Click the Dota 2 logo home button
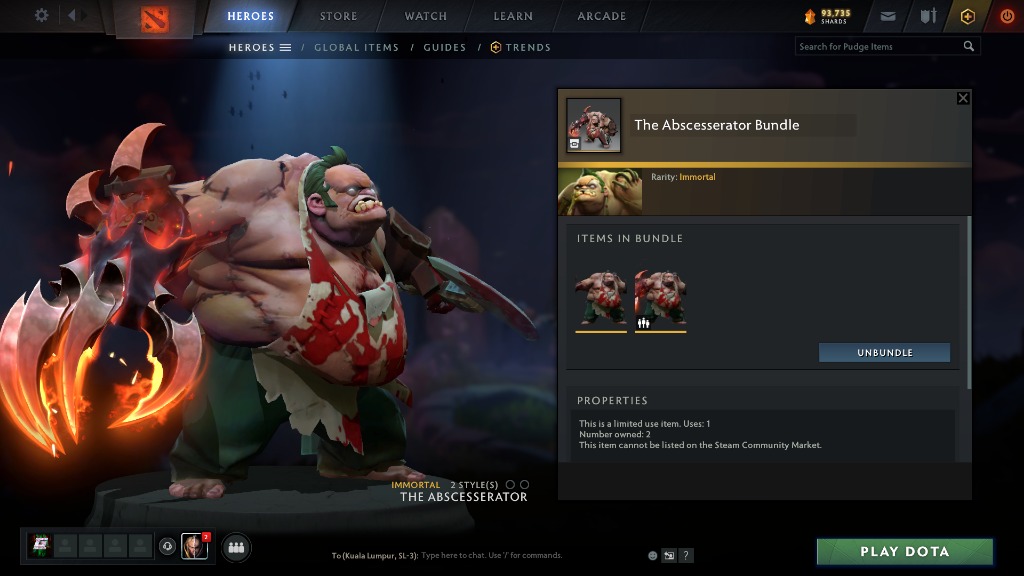The width and height of the screenshot is (1024, 576). coord(155,17)
